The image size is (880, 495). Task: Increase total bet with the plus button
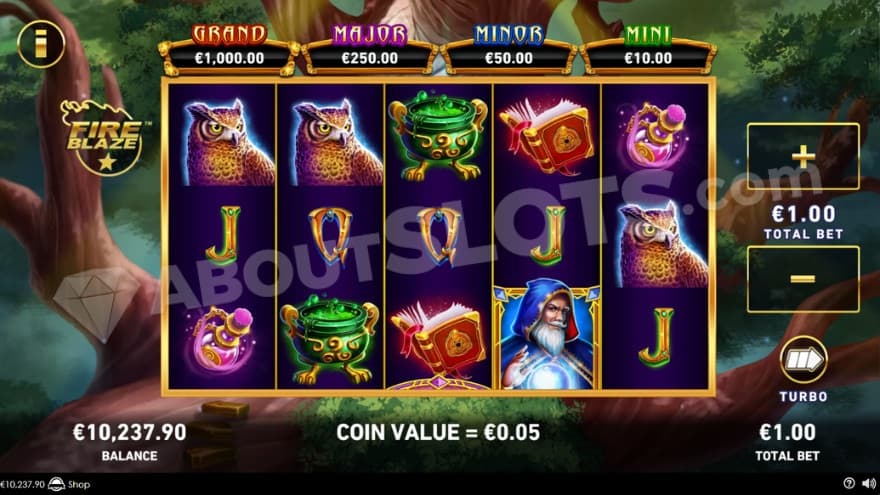[802, 156]
